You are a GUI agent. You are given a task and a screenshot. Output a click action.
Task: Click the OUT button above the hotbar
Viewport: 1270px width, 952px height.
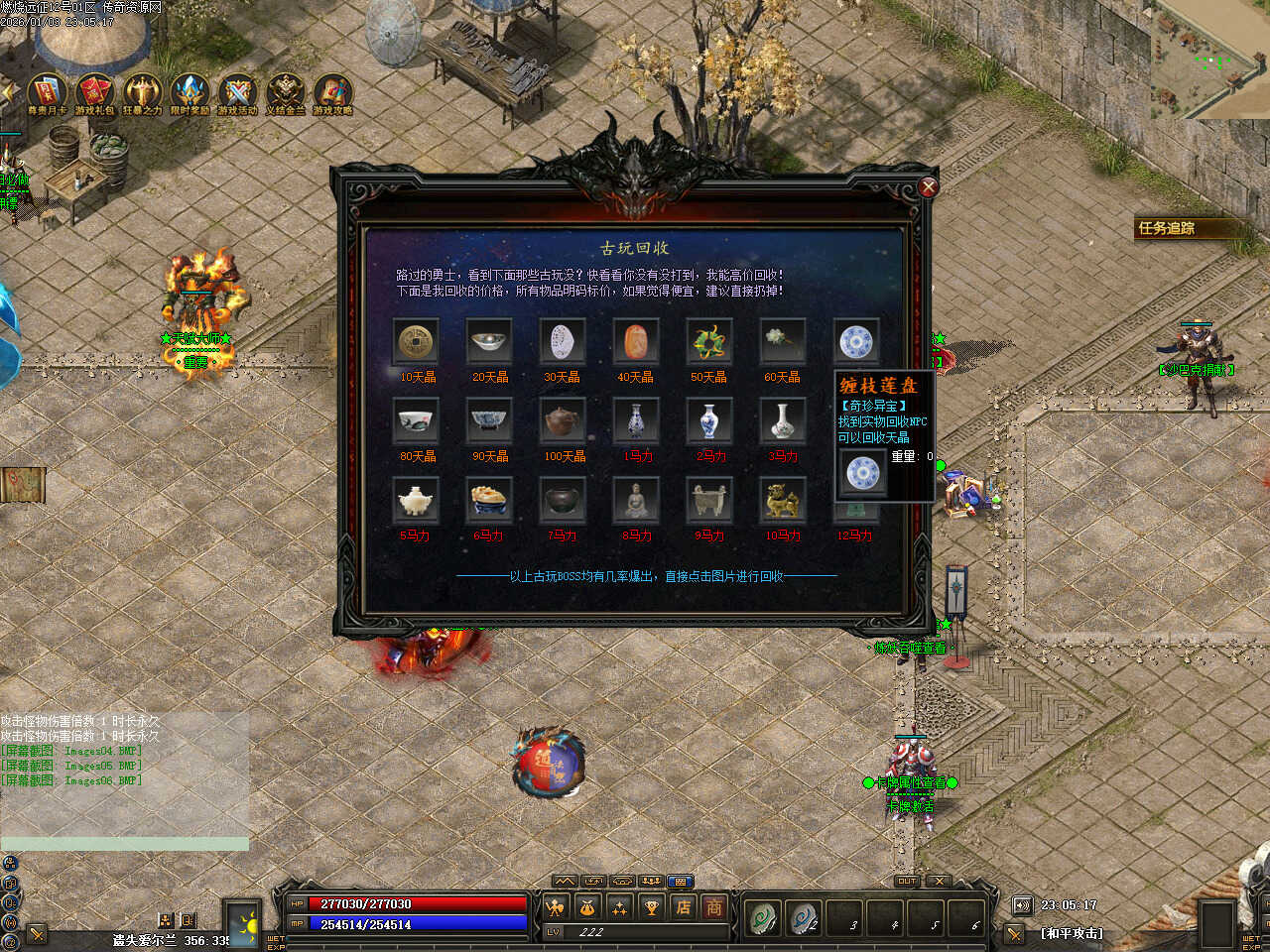pyautogui.click(x=907, y=881)
